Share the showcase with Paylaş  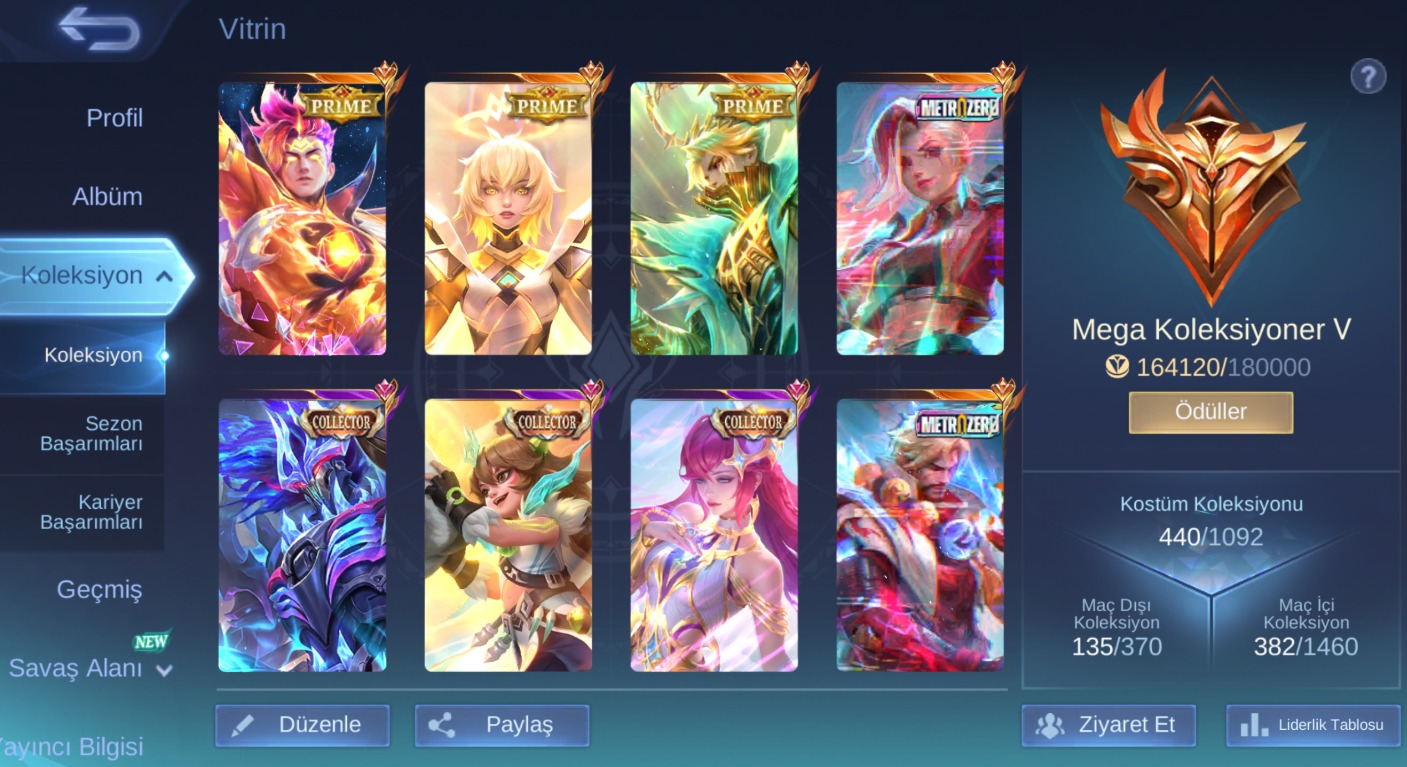point(502,725)
